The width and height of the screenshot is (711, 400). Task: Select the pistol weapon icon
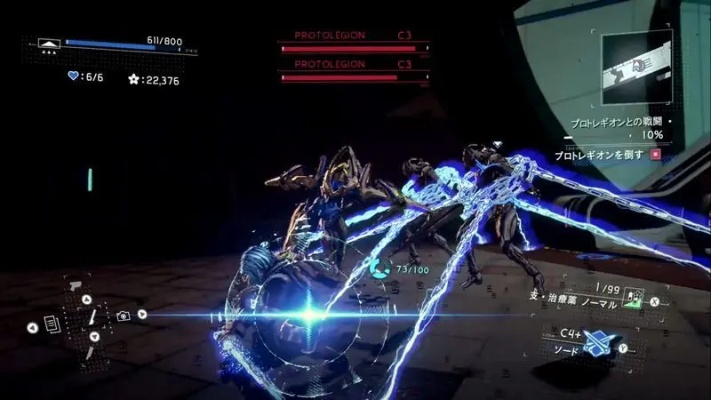[x=74, y=285]
